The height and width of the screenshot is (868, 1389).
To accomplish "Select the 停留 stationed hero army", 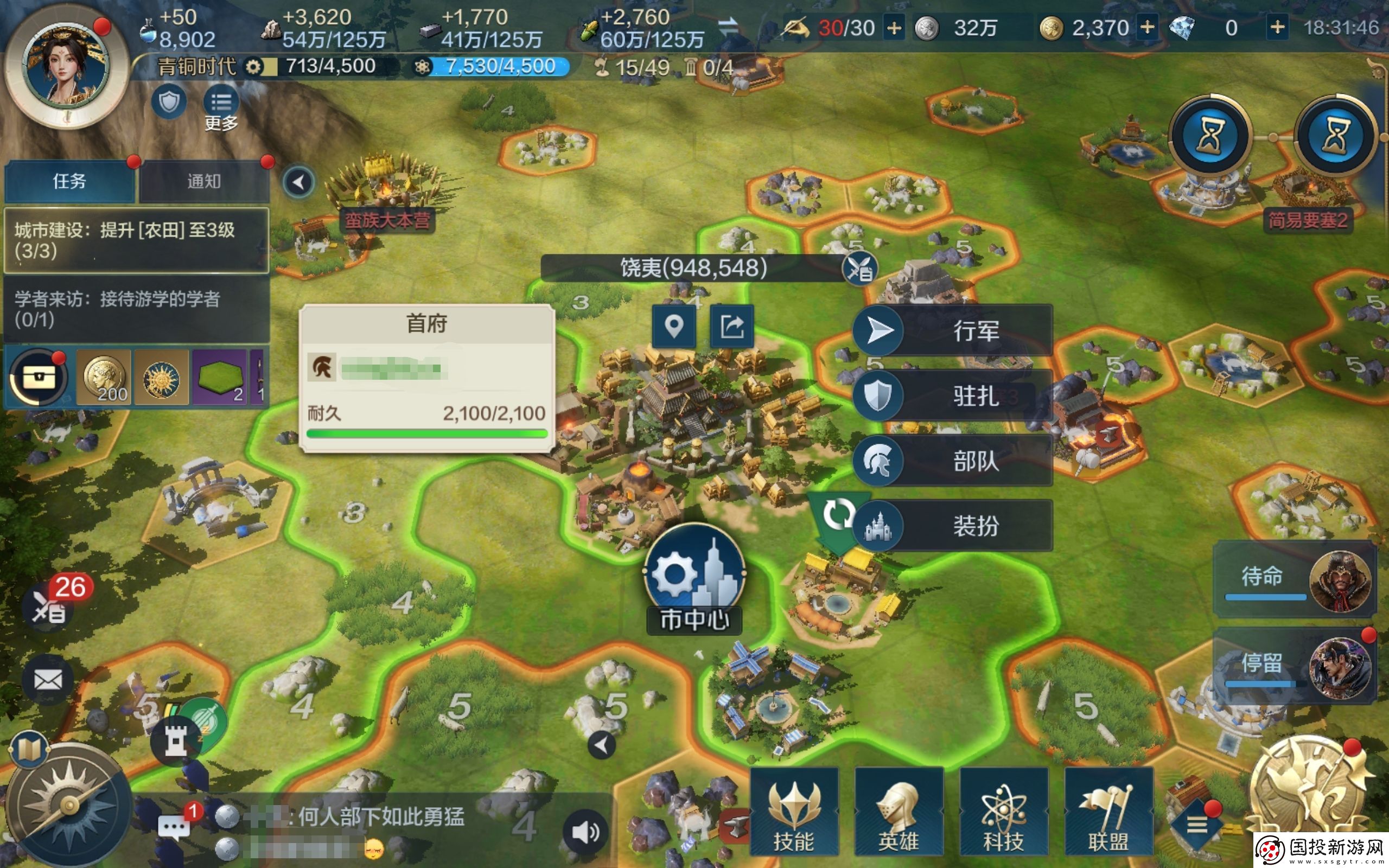I will (x=1294, y=666).
